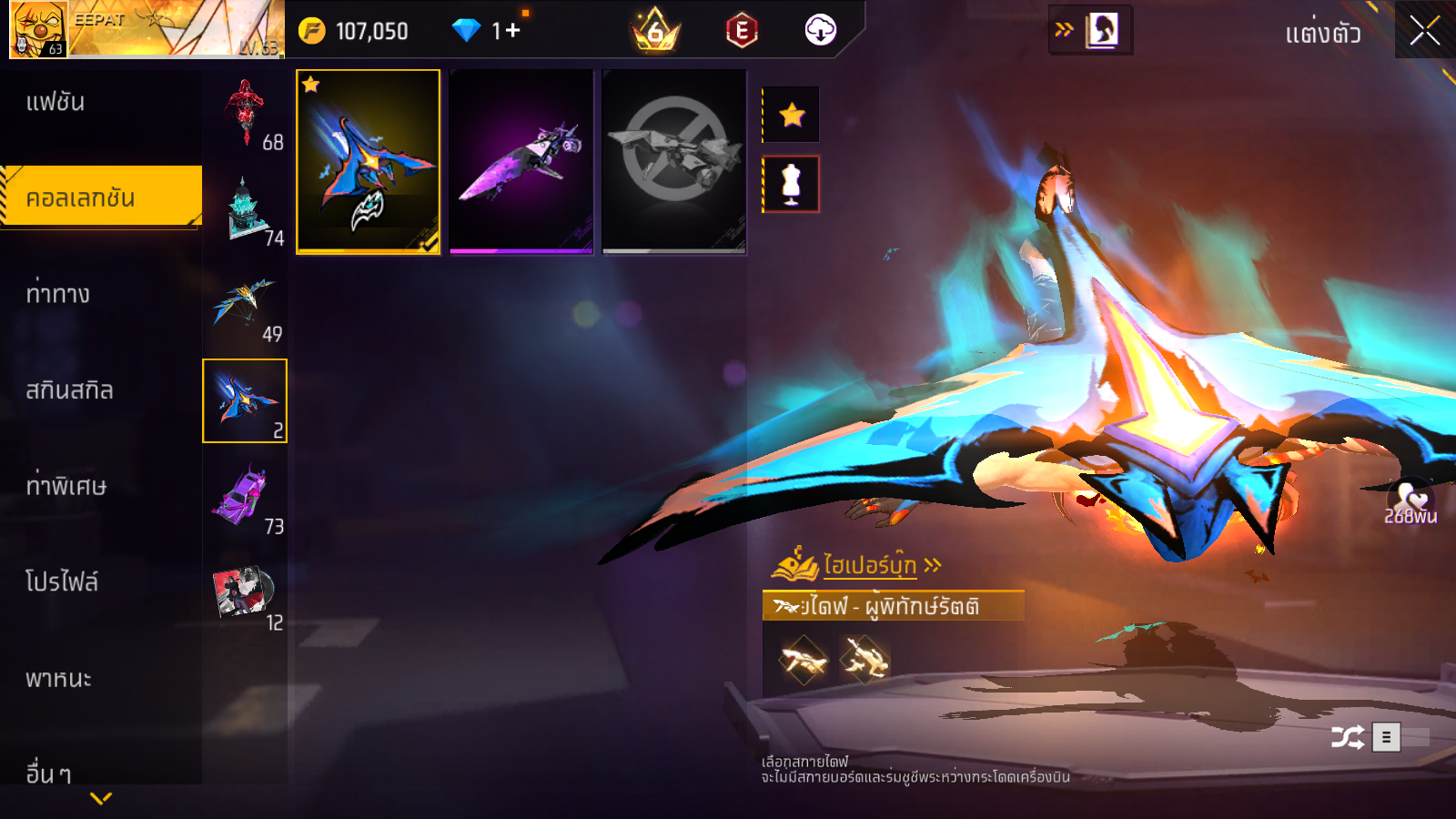Open the red character subcategory with count 68
The height and width of the screenshot is (819, 1456).
tap(245, 115)
